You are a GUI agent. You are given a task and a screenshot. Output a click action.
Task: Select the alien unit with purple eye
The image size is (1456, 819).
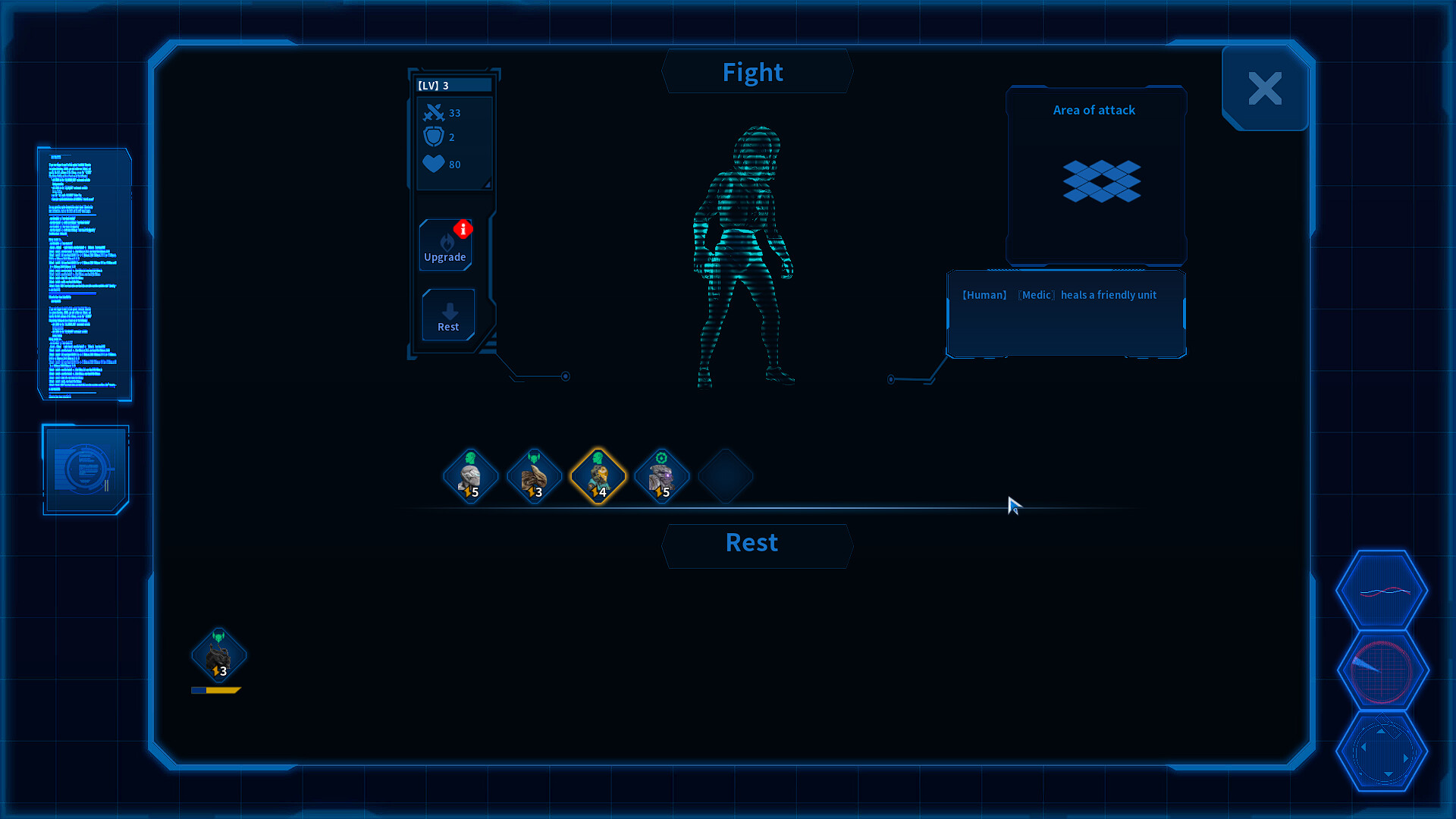pyautogui.click(x=661, y=474)
